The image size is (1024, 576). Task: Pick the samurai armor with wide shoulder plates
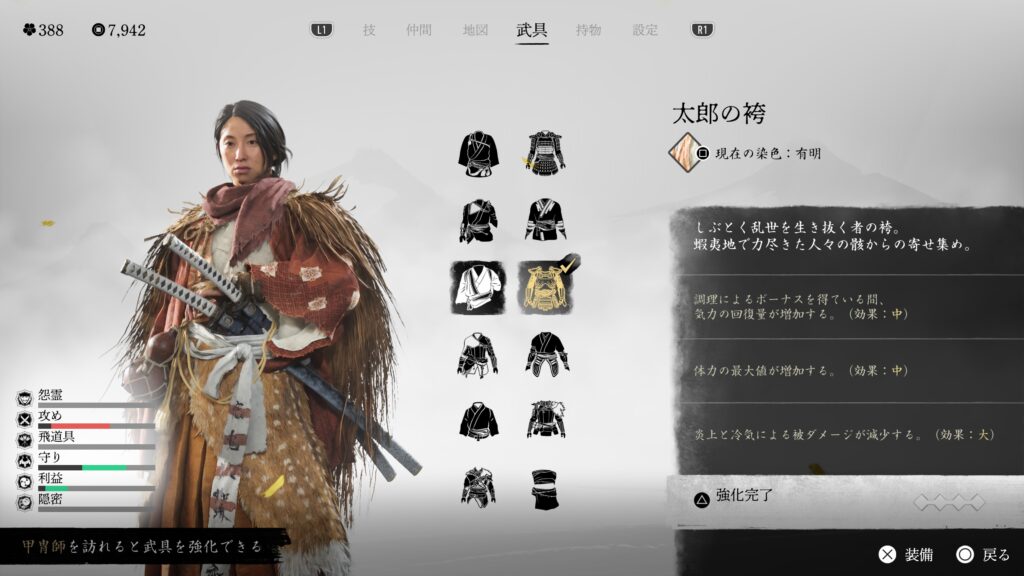click(546, 152)
